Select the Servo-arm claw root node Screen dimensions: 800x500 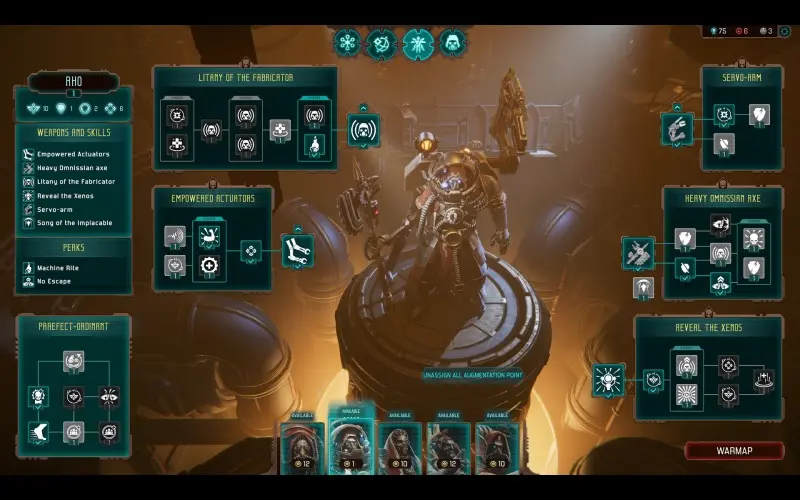click(x=677, y=128)
